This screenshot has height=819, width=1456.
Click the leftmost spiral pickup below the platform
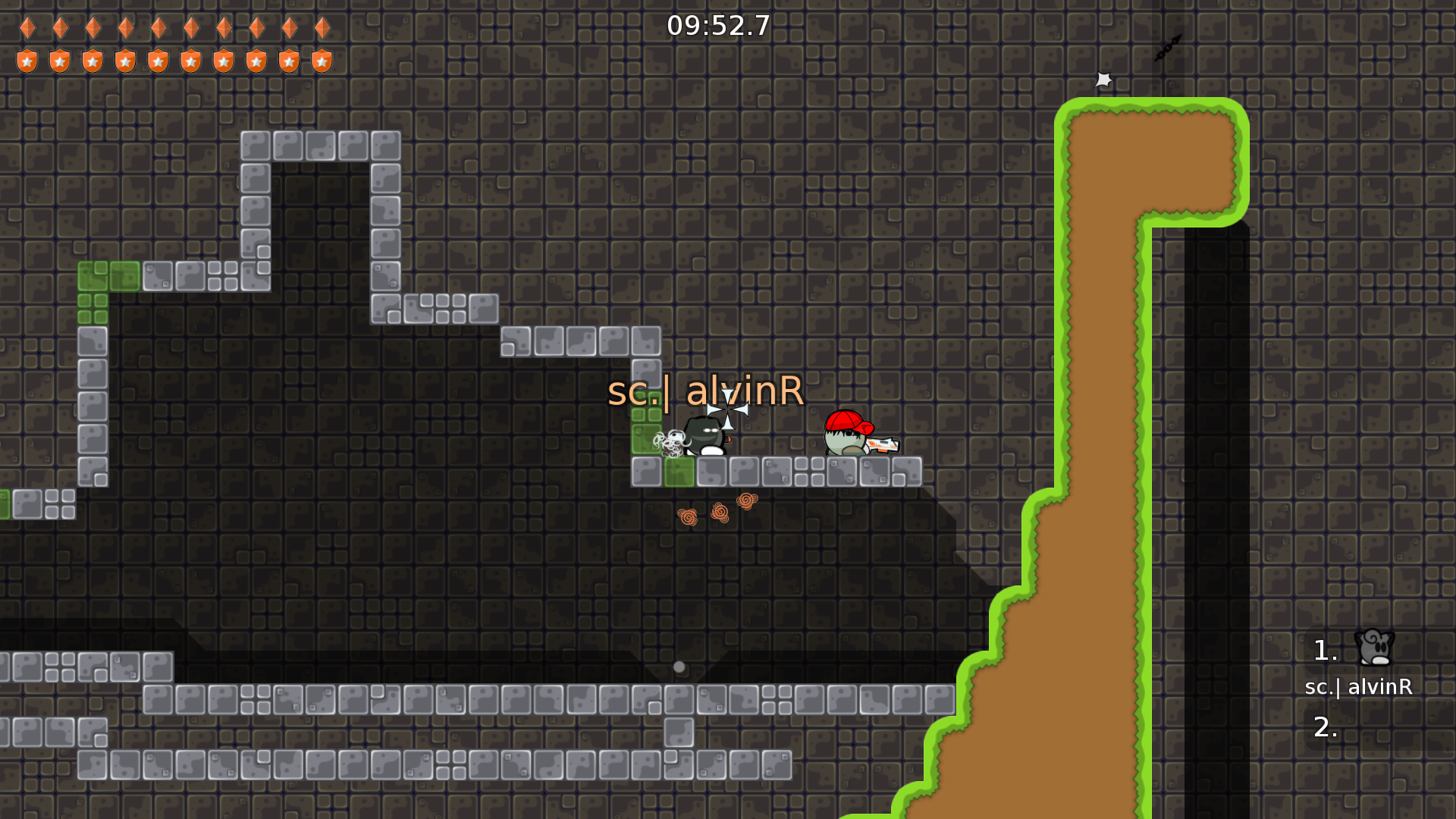[689, 515]
